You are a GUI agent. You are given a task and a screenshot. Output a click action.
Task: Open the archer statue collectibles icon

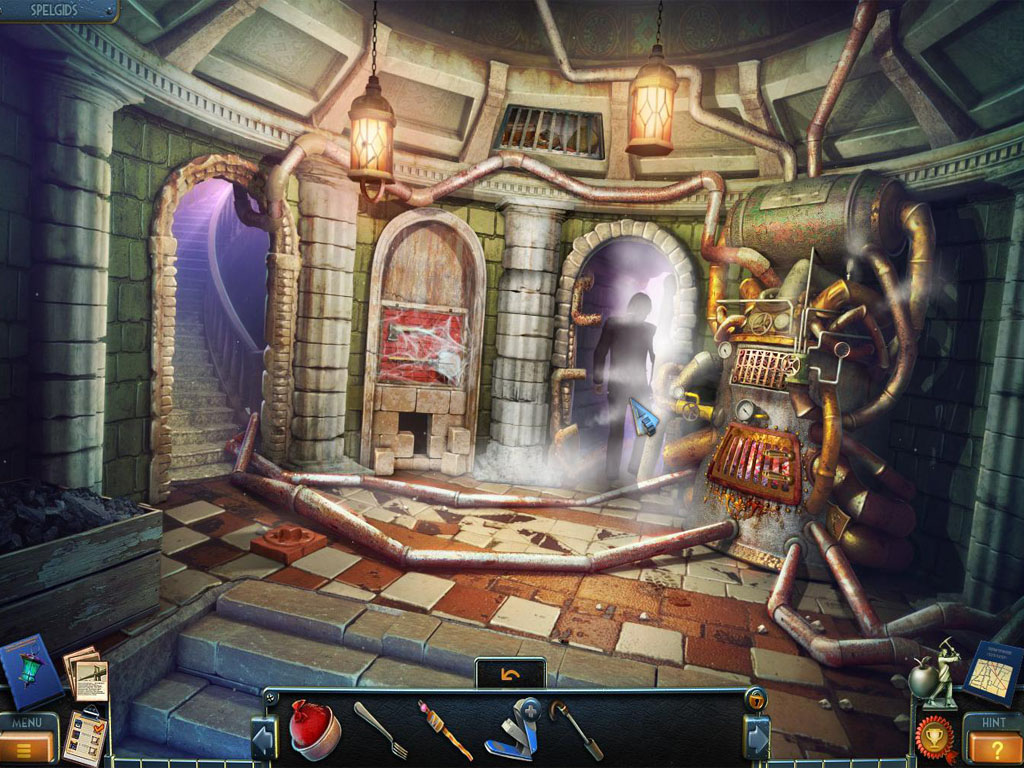pyautogui.click(x=934, y=673)
